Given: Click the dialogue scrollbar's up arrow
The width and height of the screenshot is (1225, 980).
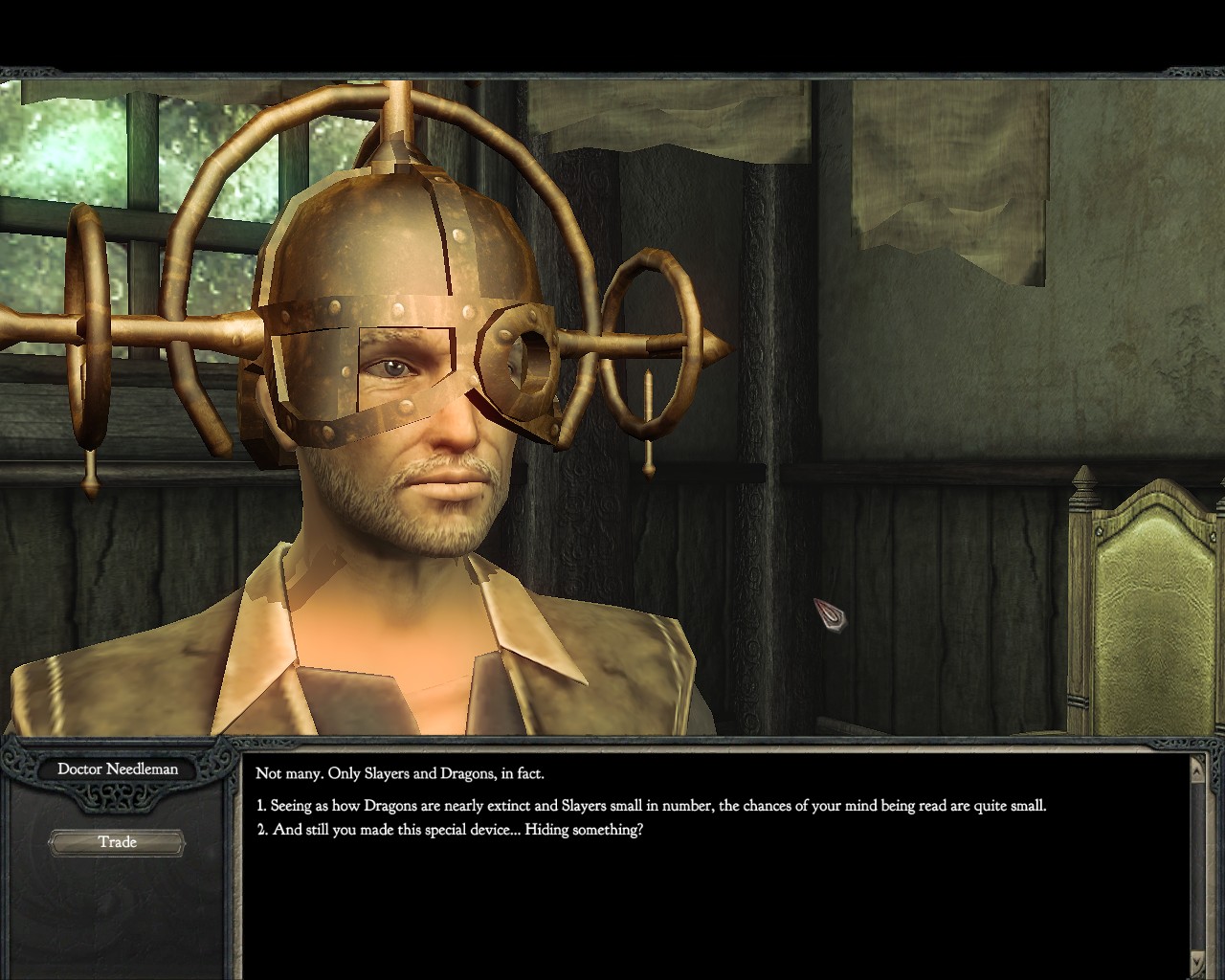Looking at the screenshot, I should pyautogui.click(x=1196, y=766).
